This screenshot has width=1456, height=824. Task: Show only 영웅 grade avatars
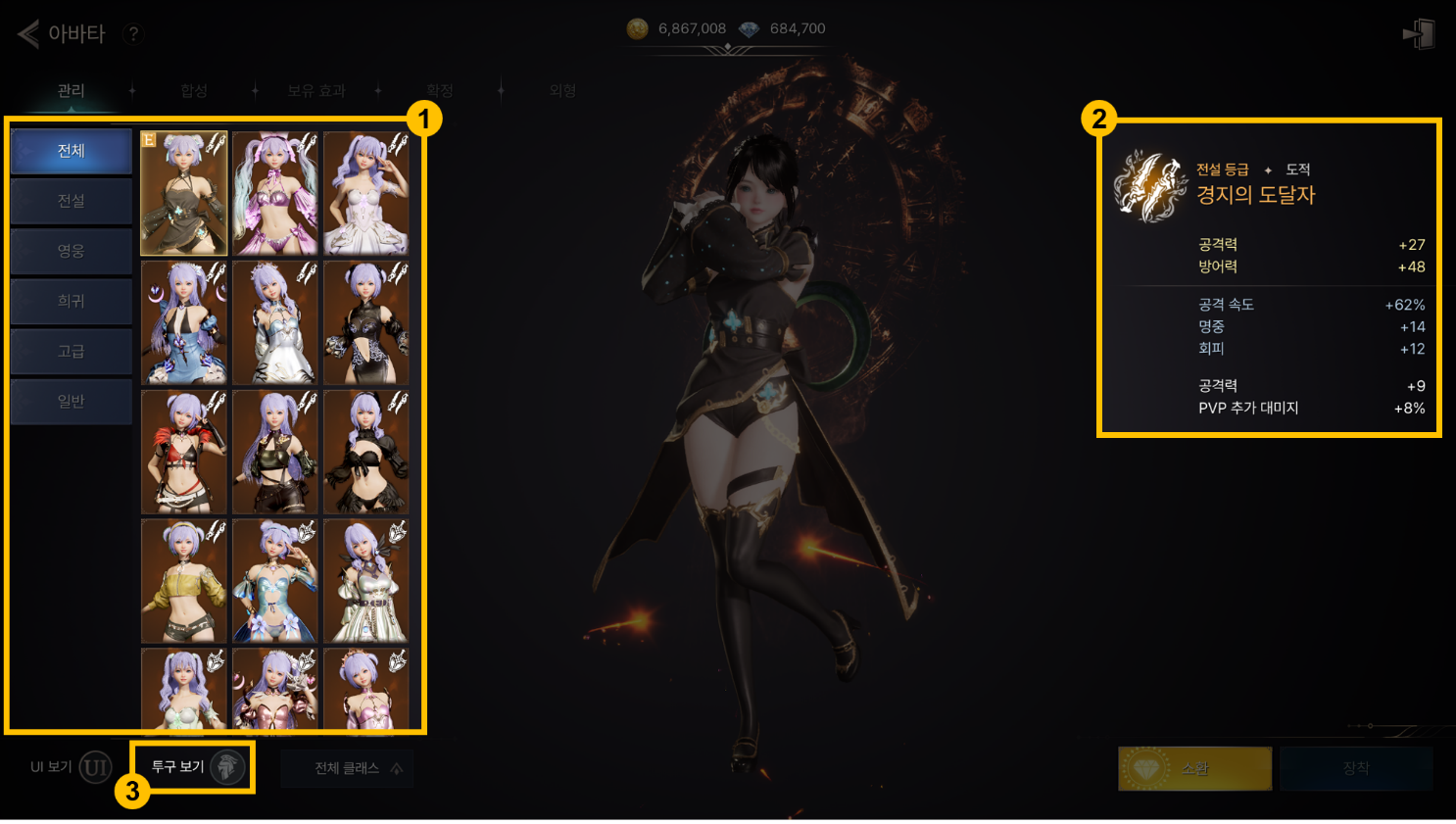coord(72,251)
